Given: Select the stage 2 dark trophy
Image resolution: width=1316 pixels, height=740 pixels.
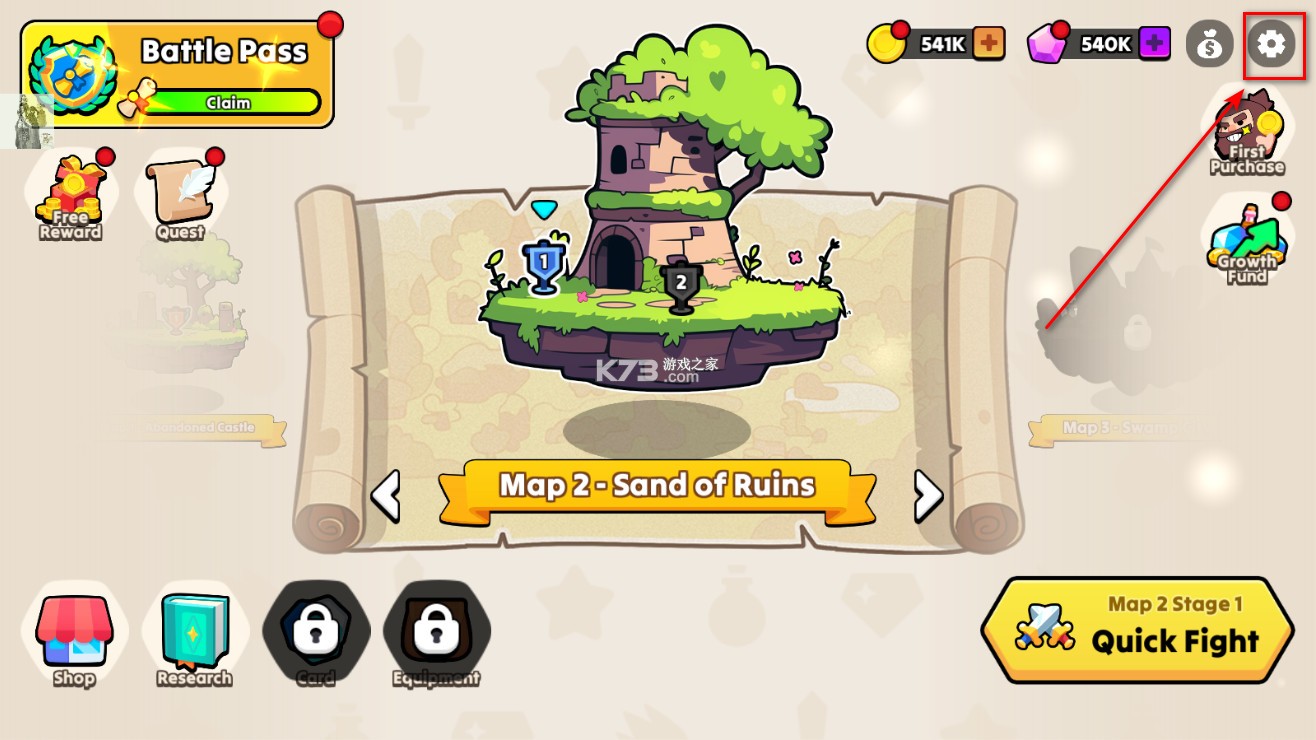Looking at the screenshot, I should 681,286.
